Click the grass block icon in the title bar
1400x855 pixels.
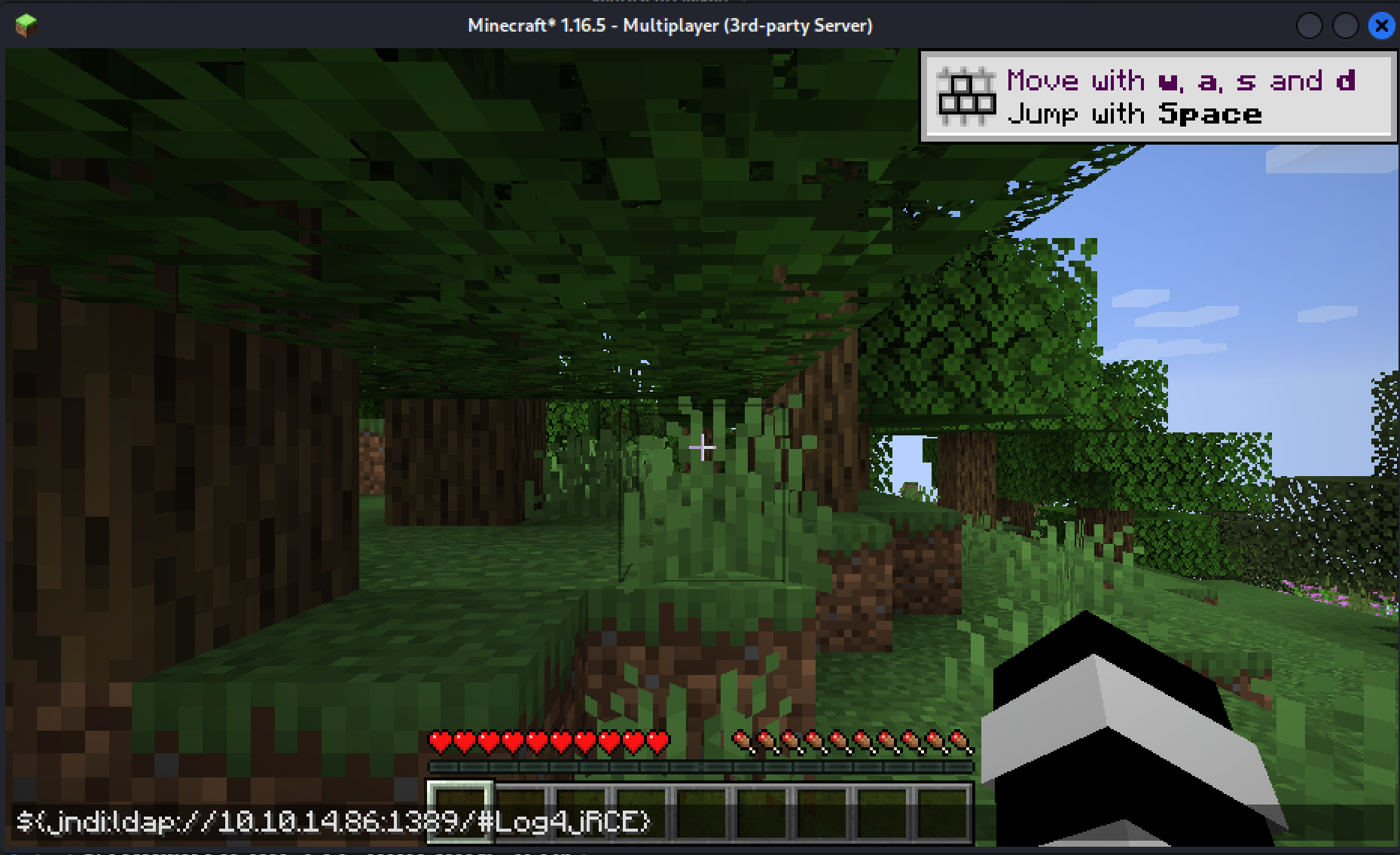tap(25, 24)
